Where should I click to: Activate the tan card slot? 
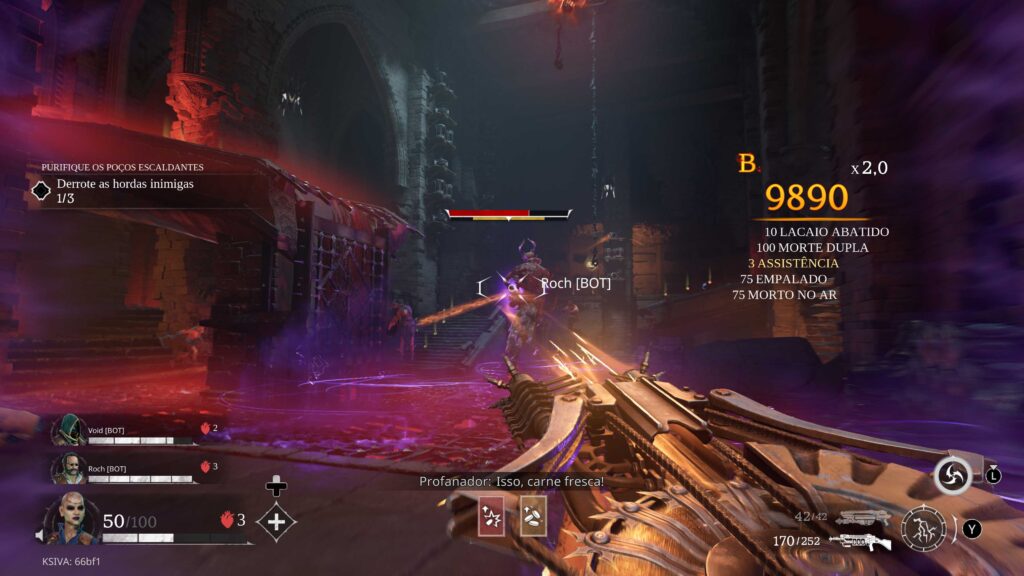pos(533,515)
